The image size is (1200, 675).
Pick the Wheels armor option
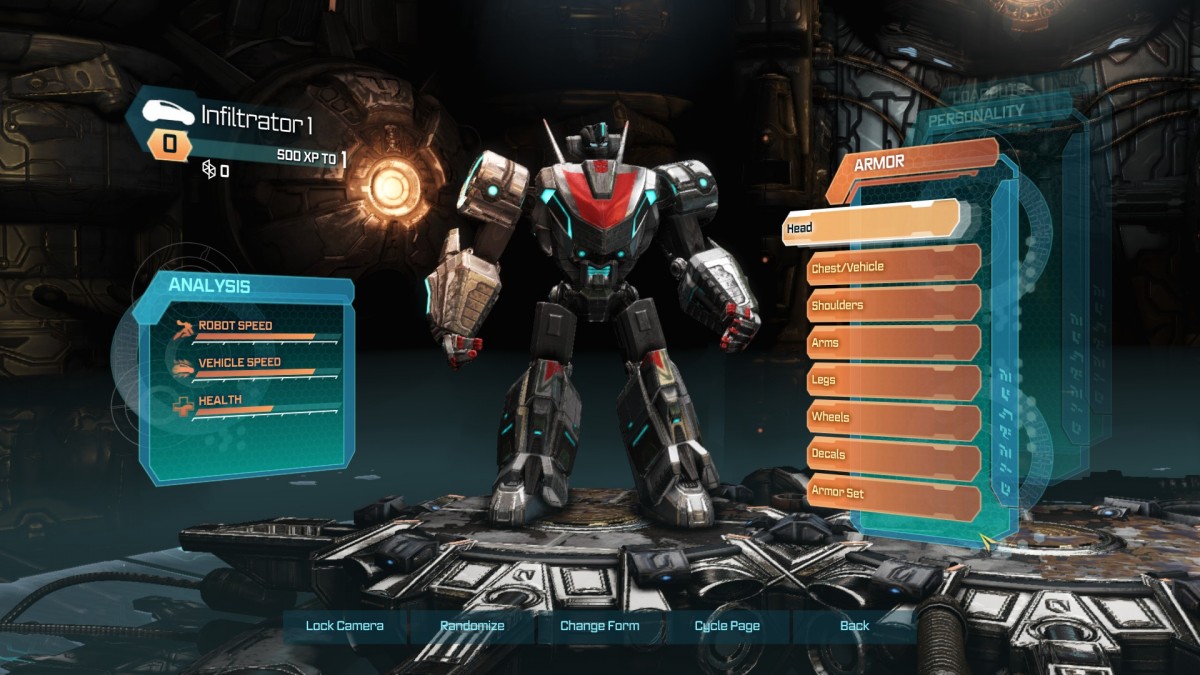pyautogui.click(x=893, y=417)
